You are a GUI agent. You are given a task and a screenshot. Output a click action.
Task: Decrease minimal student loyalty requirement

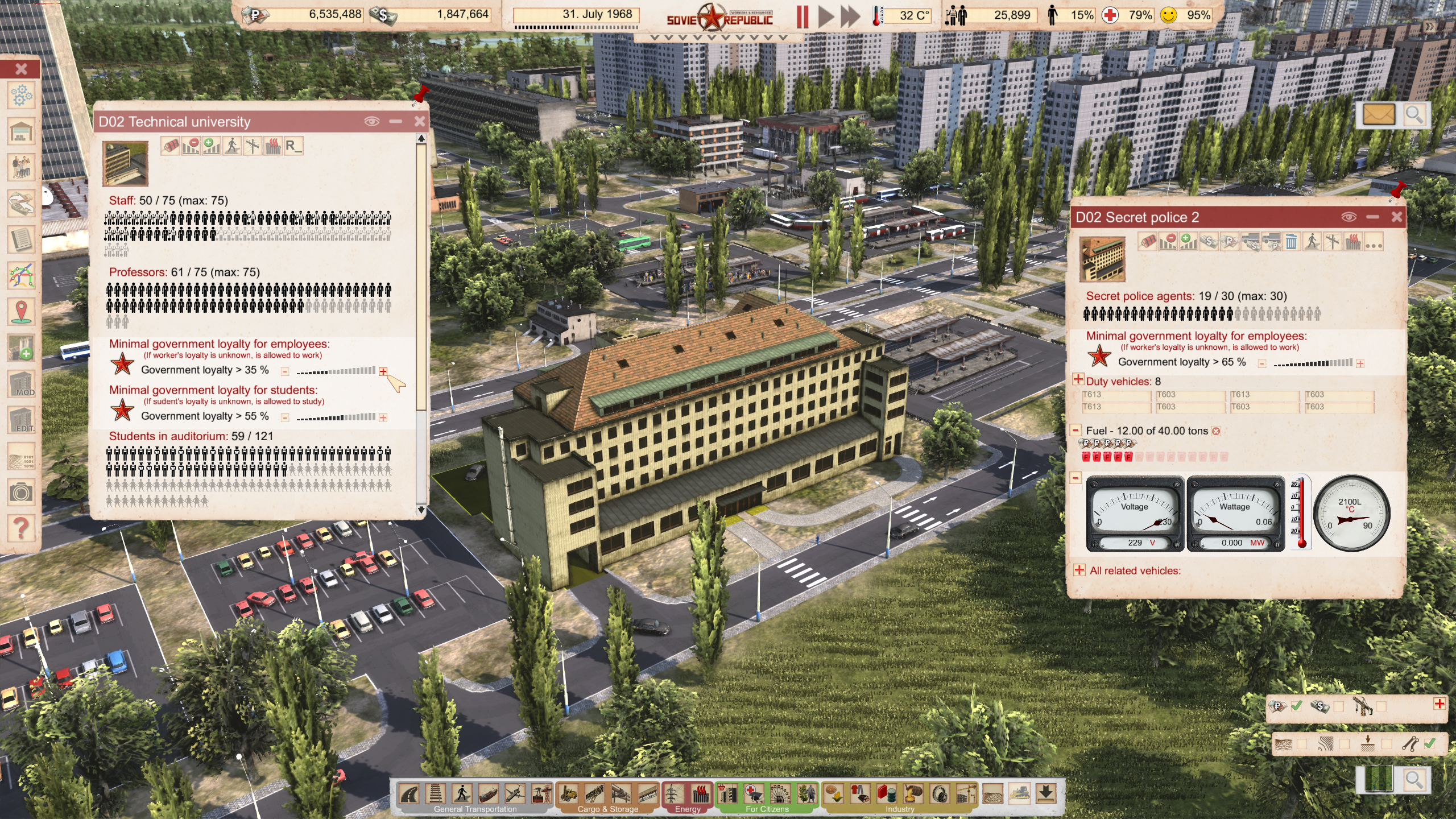coord(285,418)
